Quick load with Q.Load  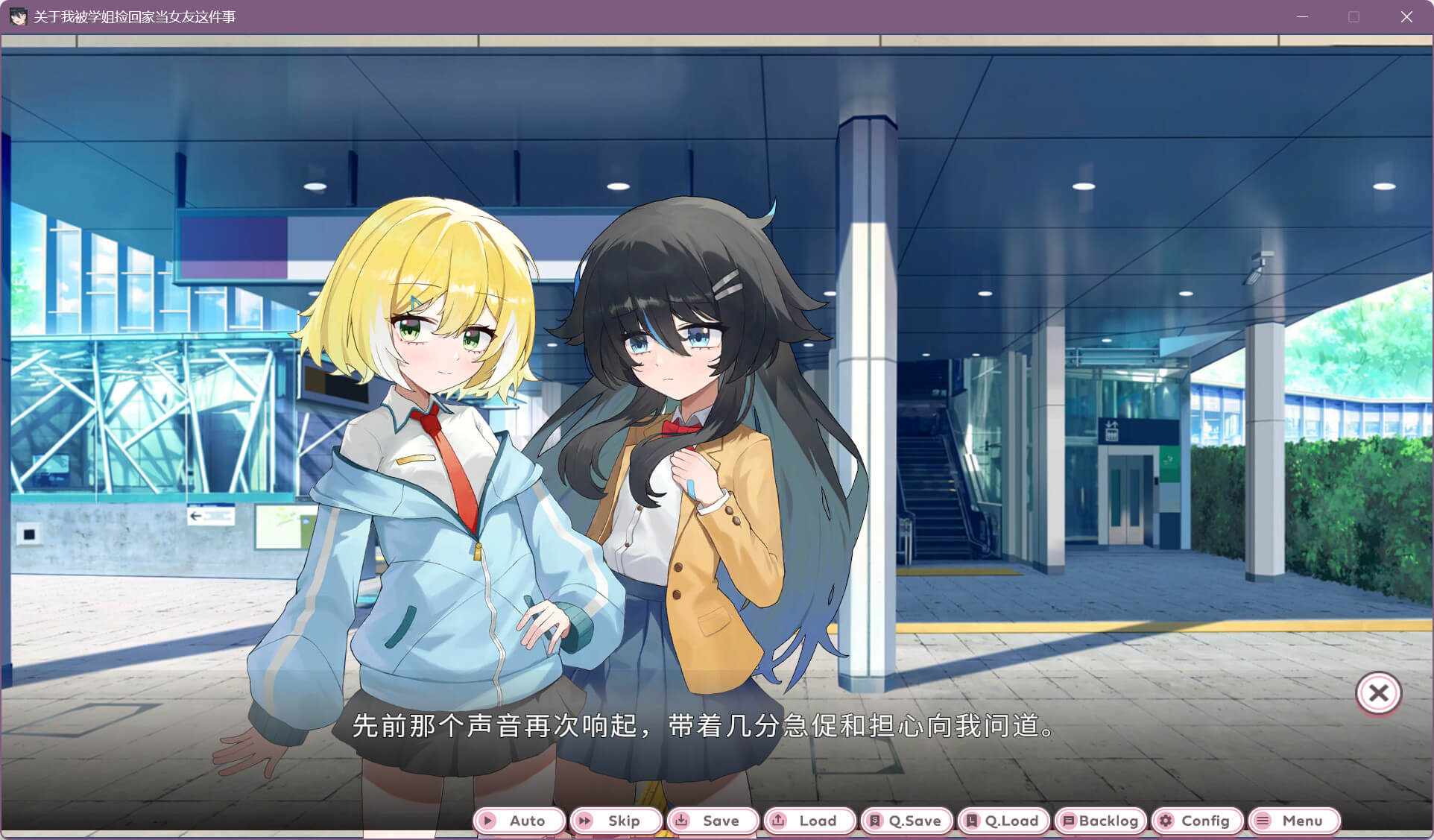tap(1003, 821)
